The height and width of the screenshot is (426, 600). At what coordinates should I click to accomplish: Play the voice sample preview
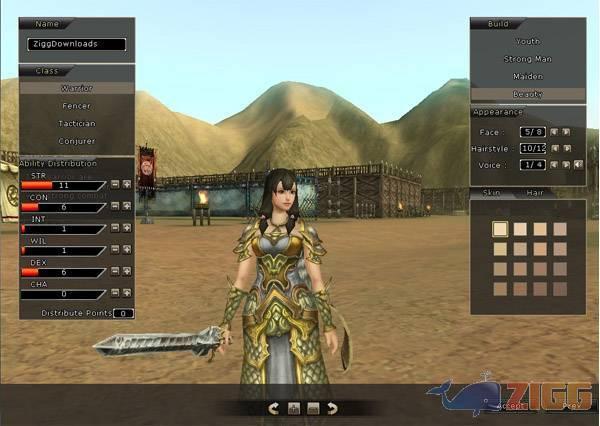(x=579, y=164)
